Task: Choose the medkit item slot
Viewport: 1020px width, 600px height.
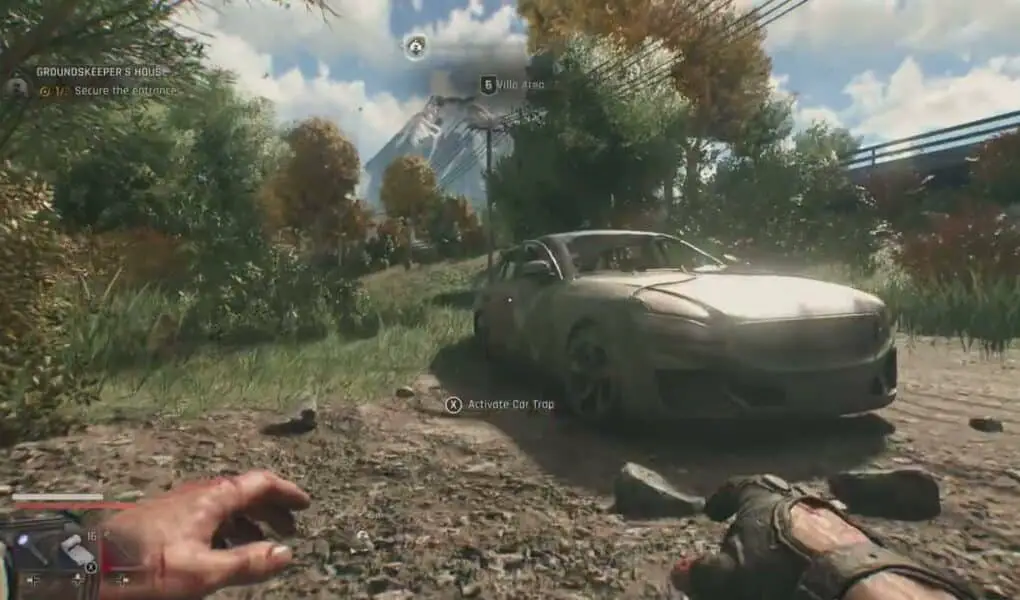Action: [74, 548]
